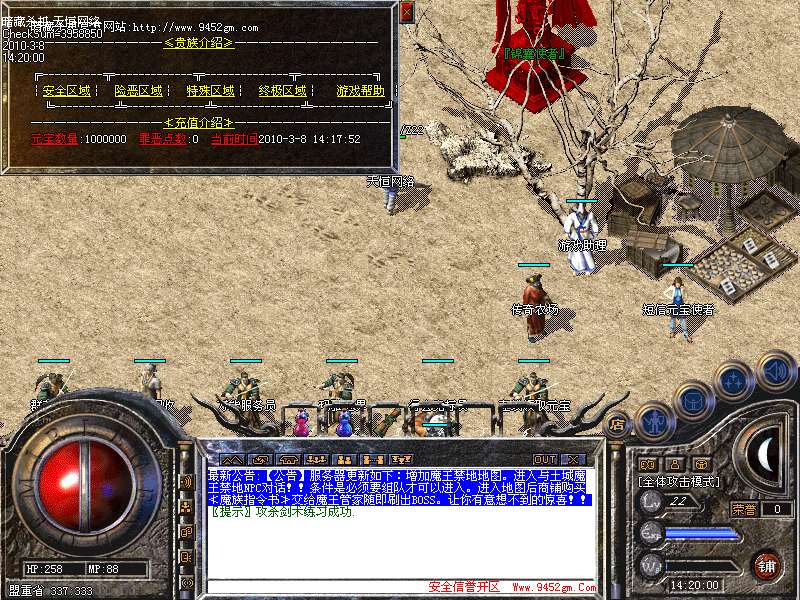This screenshot has height=600, width=800.
Task: Open the character status round button
Action: click(653, 420)
